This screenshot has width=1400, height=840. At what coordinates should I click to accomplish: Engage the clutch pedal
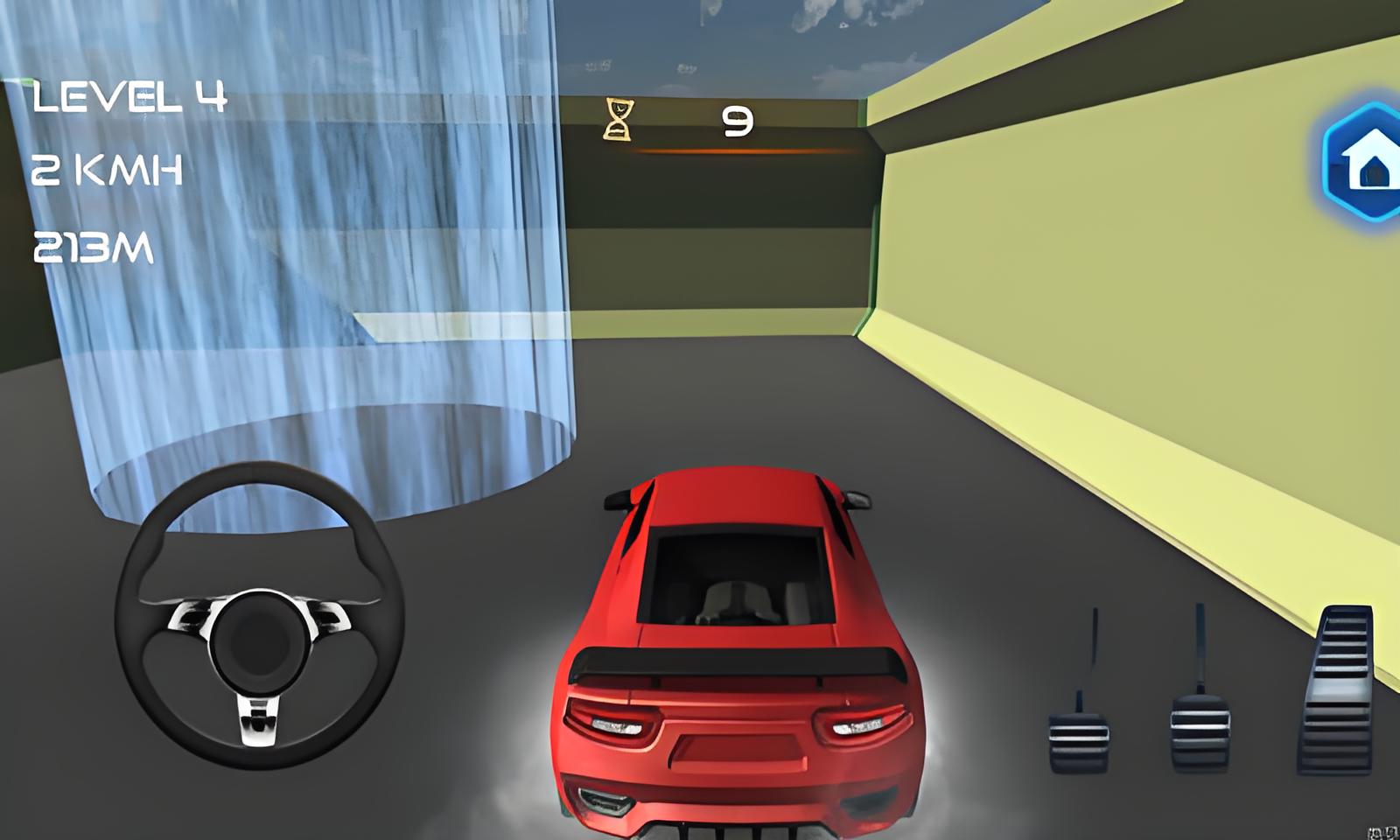point(1078,733)
